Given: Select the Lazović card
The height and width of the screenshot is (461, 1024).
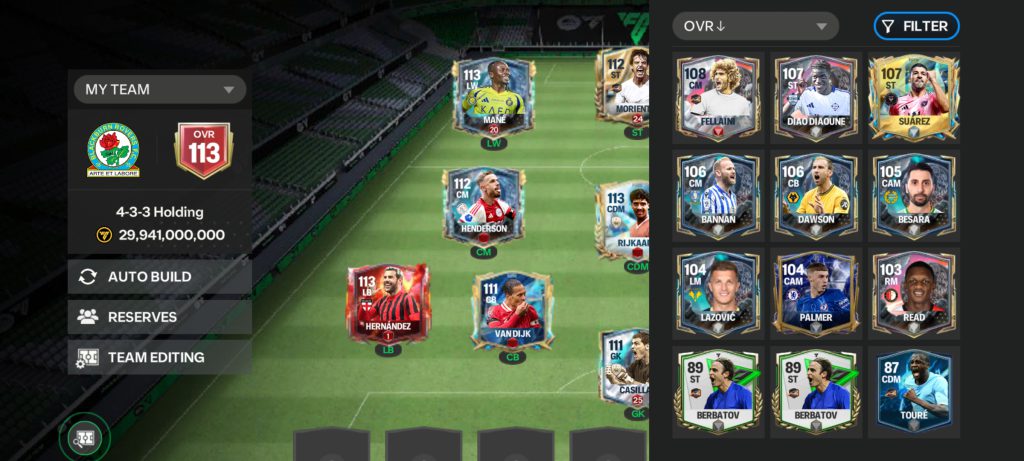Looking at the screenshot, I should 717,291.
